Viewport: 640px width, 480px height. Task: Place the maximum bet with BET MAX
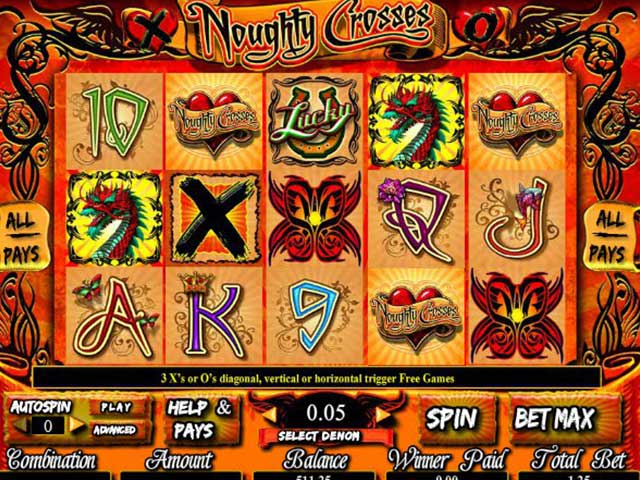tap(555, 418)
